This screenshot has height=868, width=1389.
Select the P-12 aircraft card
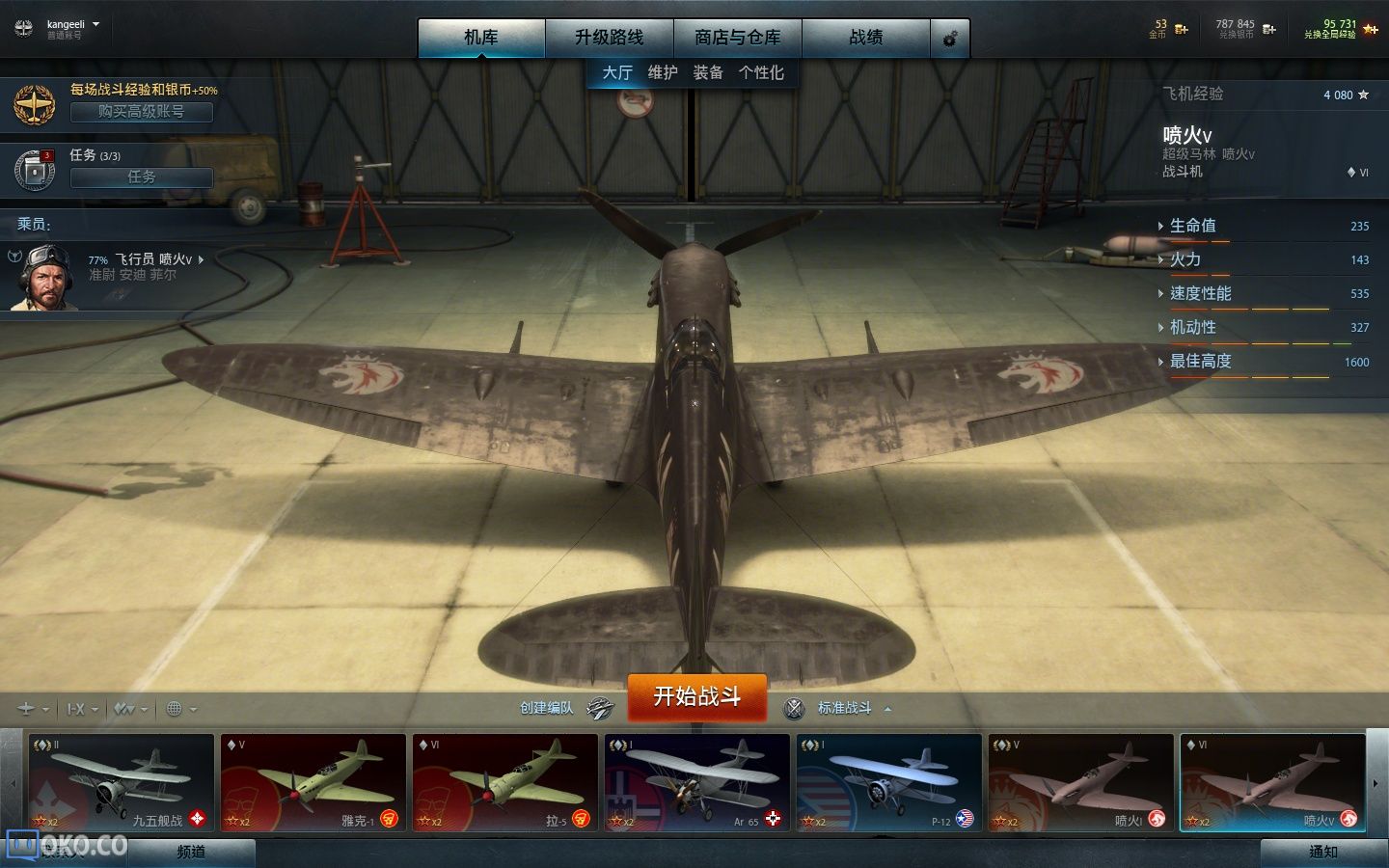pos(887,782)
